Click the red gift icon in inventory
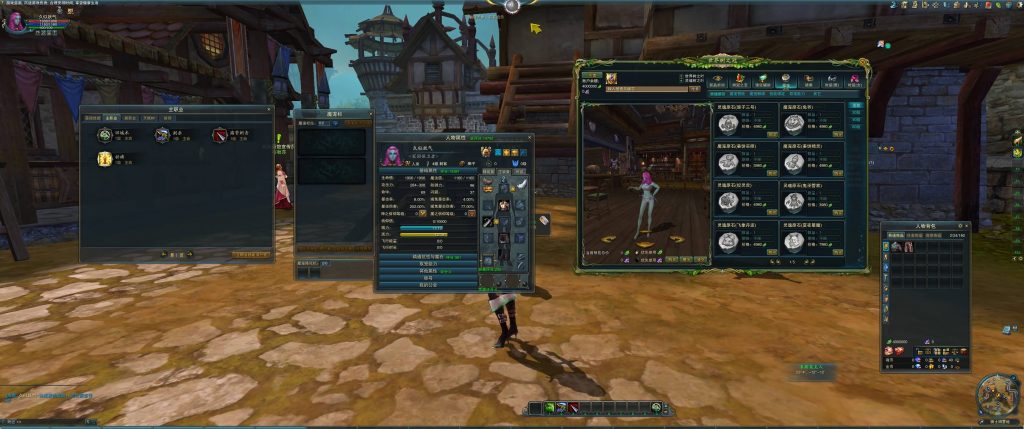 coord(899,352)
